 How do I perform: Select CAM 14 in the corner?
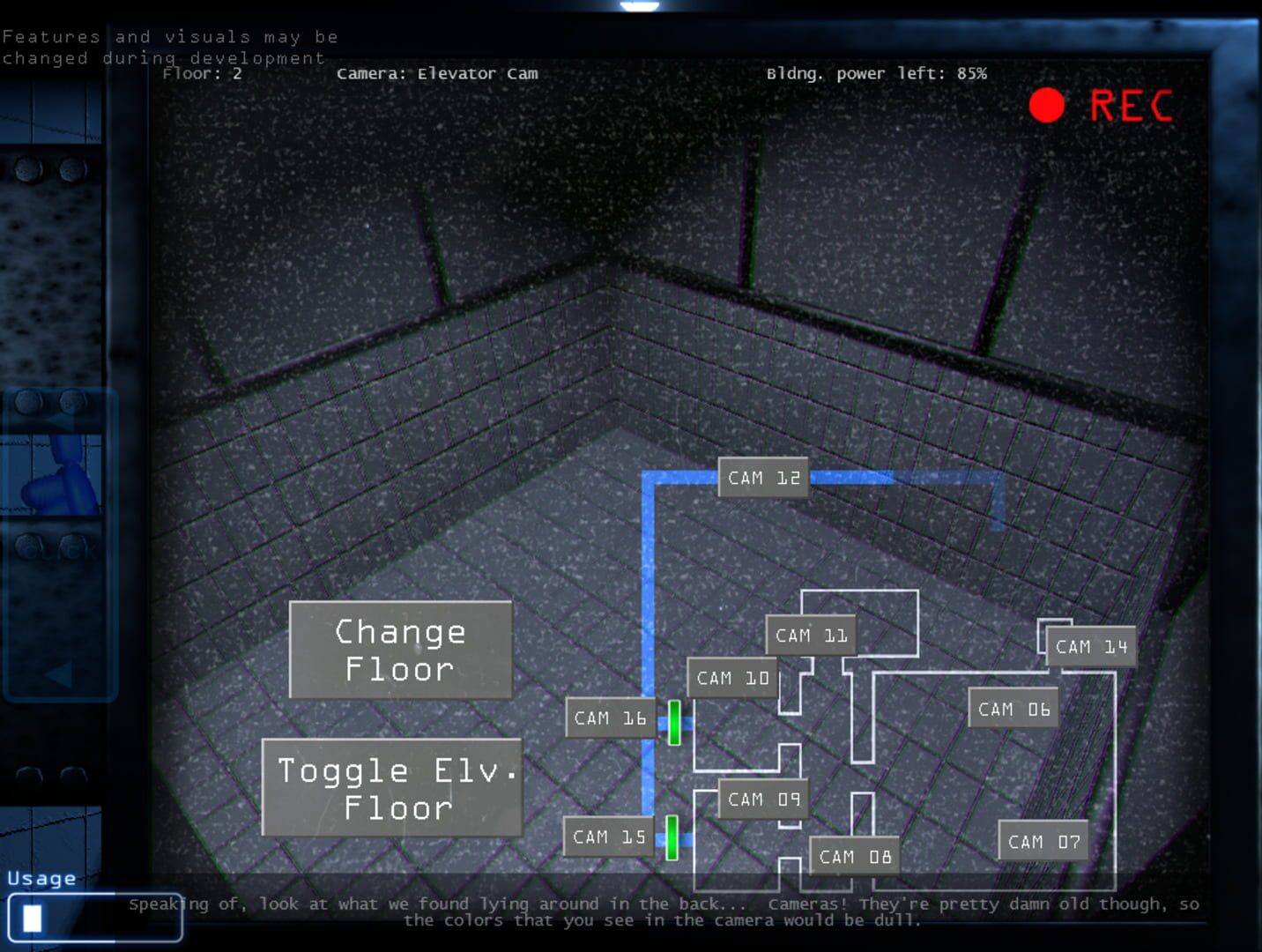(x=1092, y=646)
